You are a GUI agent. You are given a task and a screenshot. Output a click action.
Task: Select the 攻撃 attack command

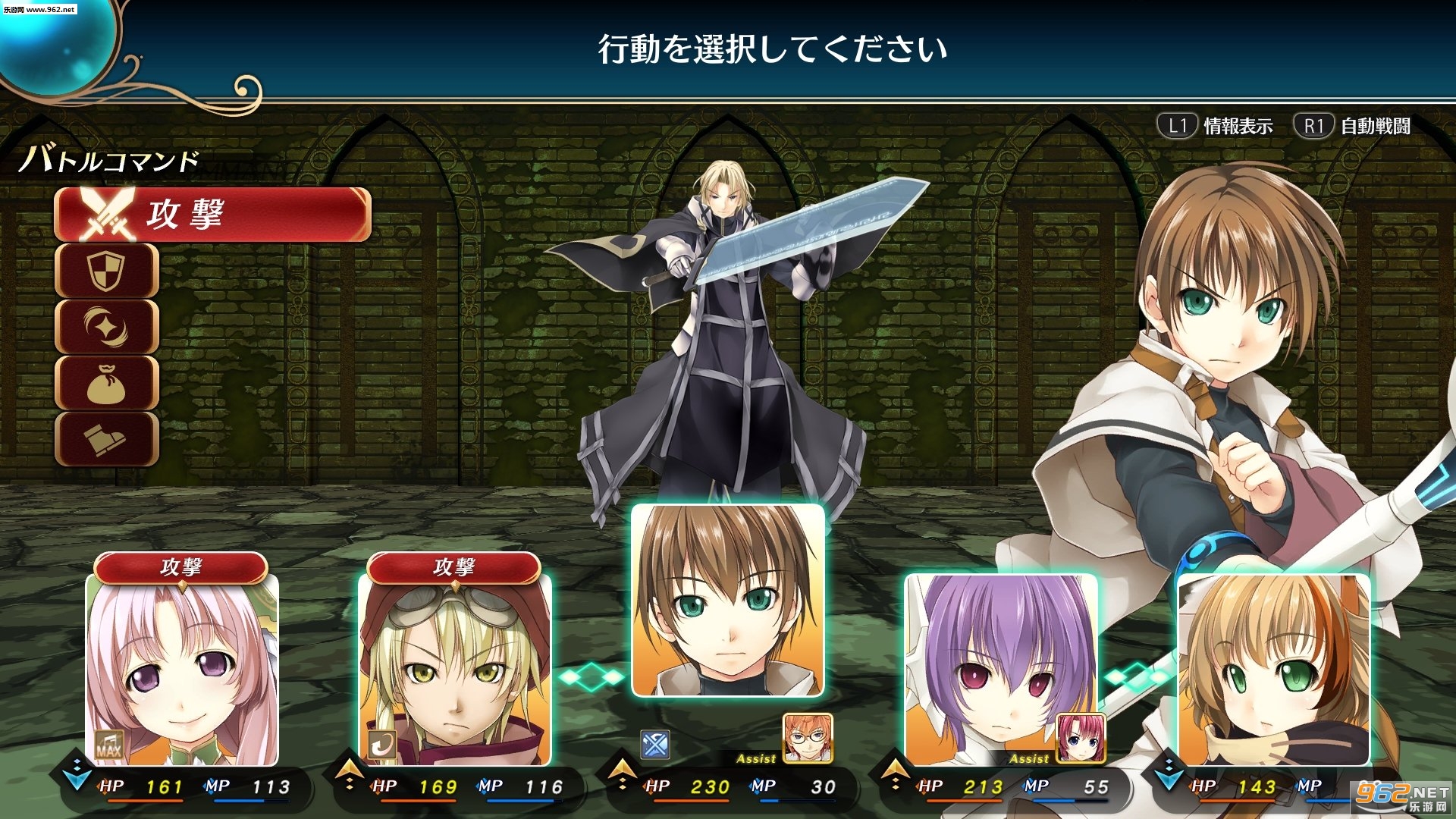pos(212,215)
